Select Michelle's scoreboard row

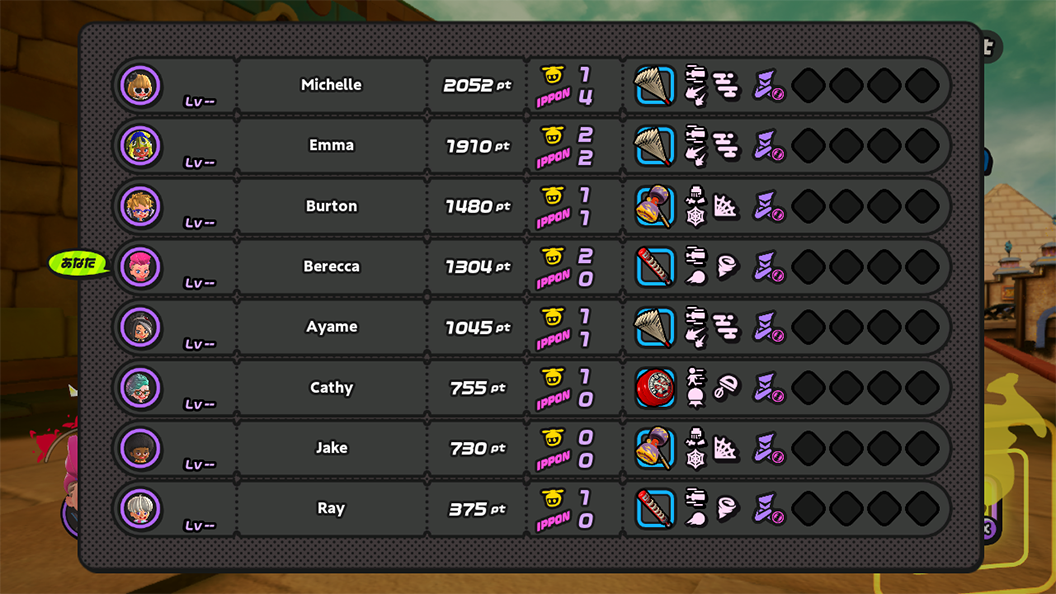[x=331, y=85]
